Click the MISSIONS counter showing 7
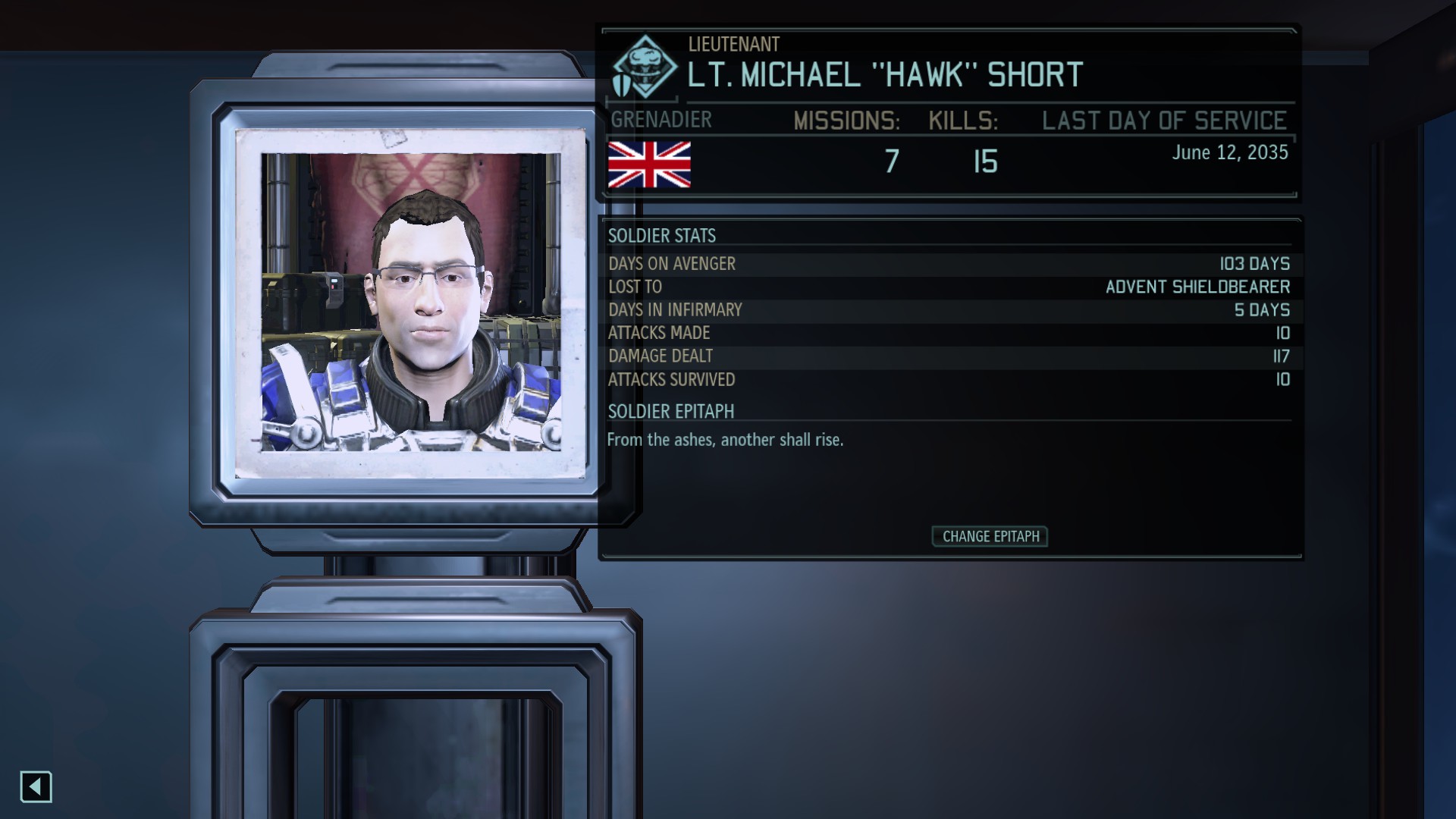Image resolution: width=1456 pixels, height=819 pixels. [x=892, y=159]
